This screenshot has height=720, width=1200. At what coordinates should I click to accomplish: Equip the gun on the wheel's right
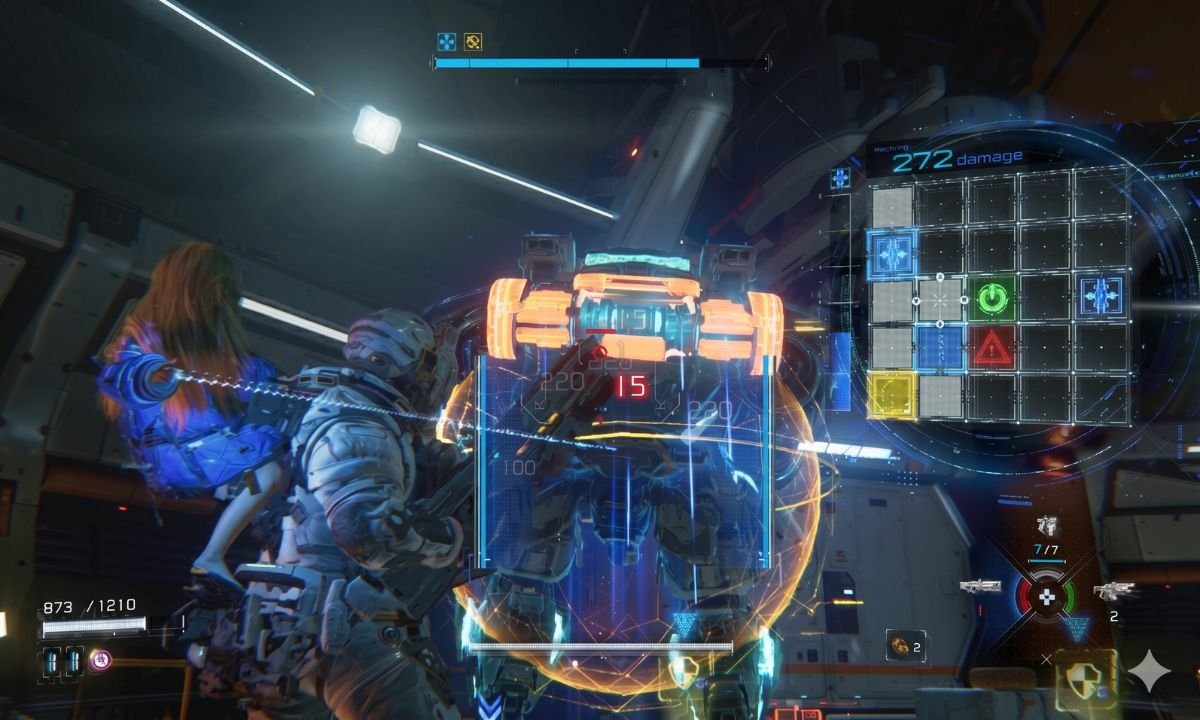[1112, 591]
